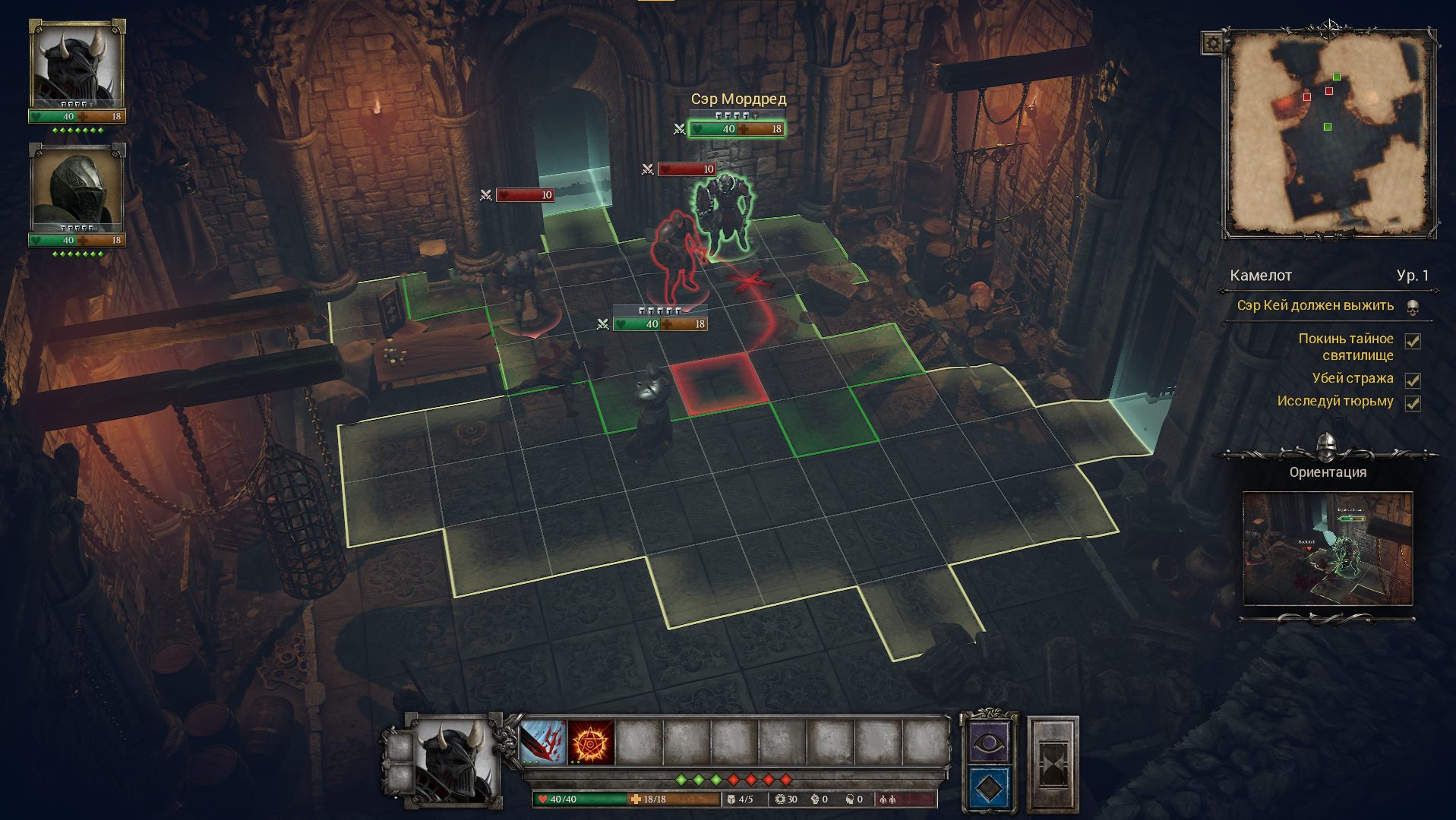Click the blue diamond defense button
This screenshot has height=820, width=1456.
point(987,789)
